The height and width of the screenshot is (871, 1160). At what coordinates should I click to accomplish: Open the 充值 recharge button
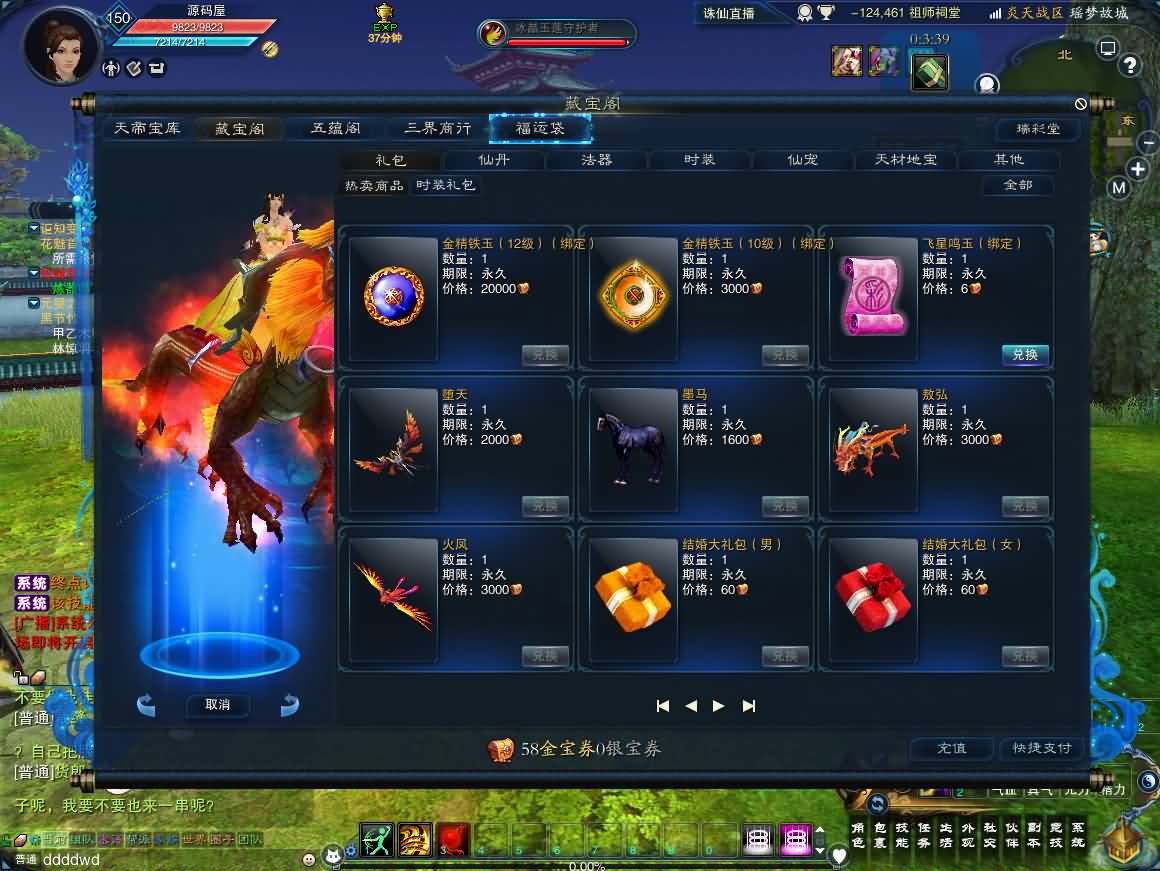951,748
